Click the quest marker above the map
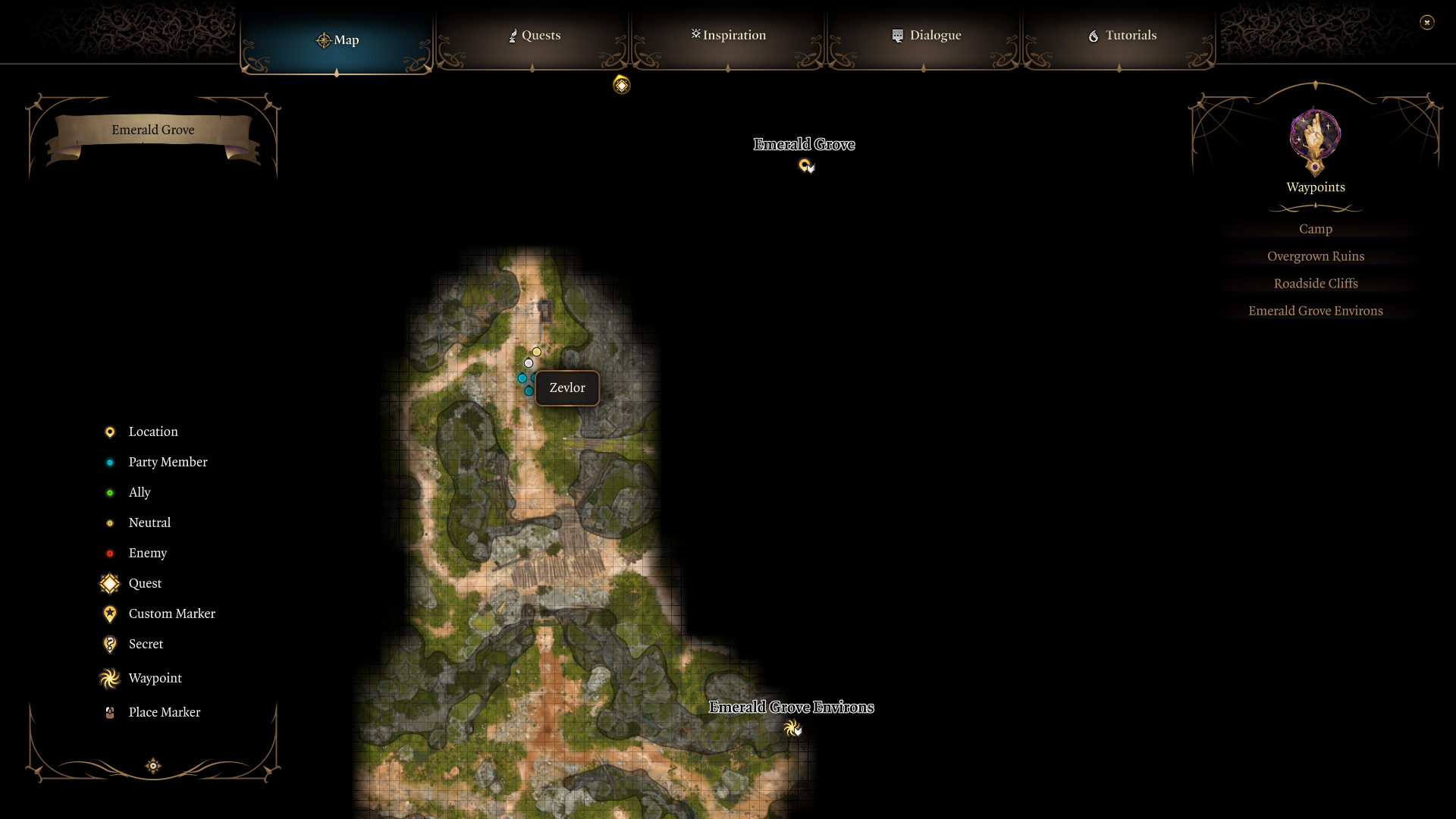This screenshot has width=1456, height=819. coord(621,85)
